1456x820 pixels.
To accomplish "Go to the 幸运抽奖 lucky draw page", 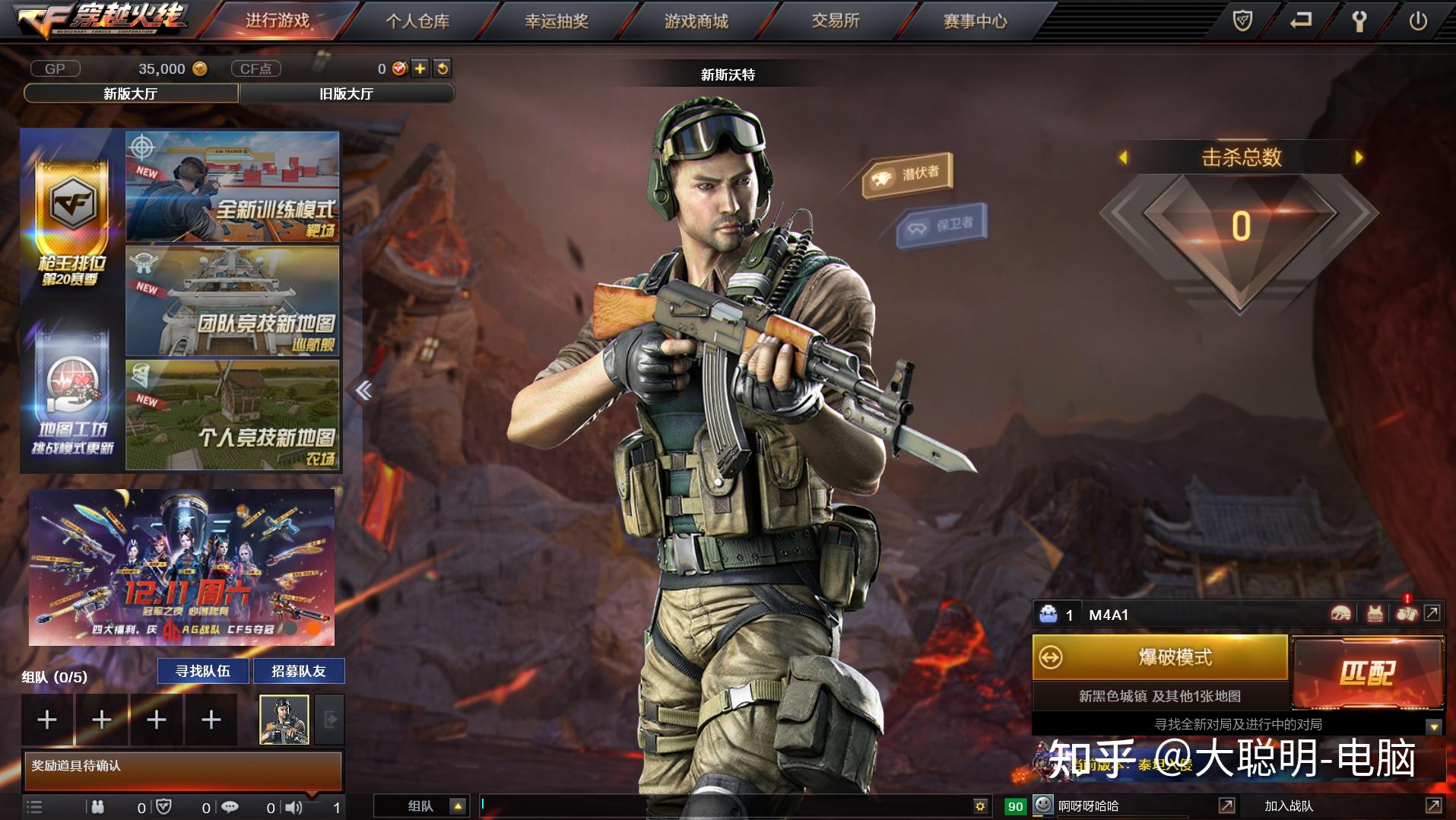I will tap(557, 21).
